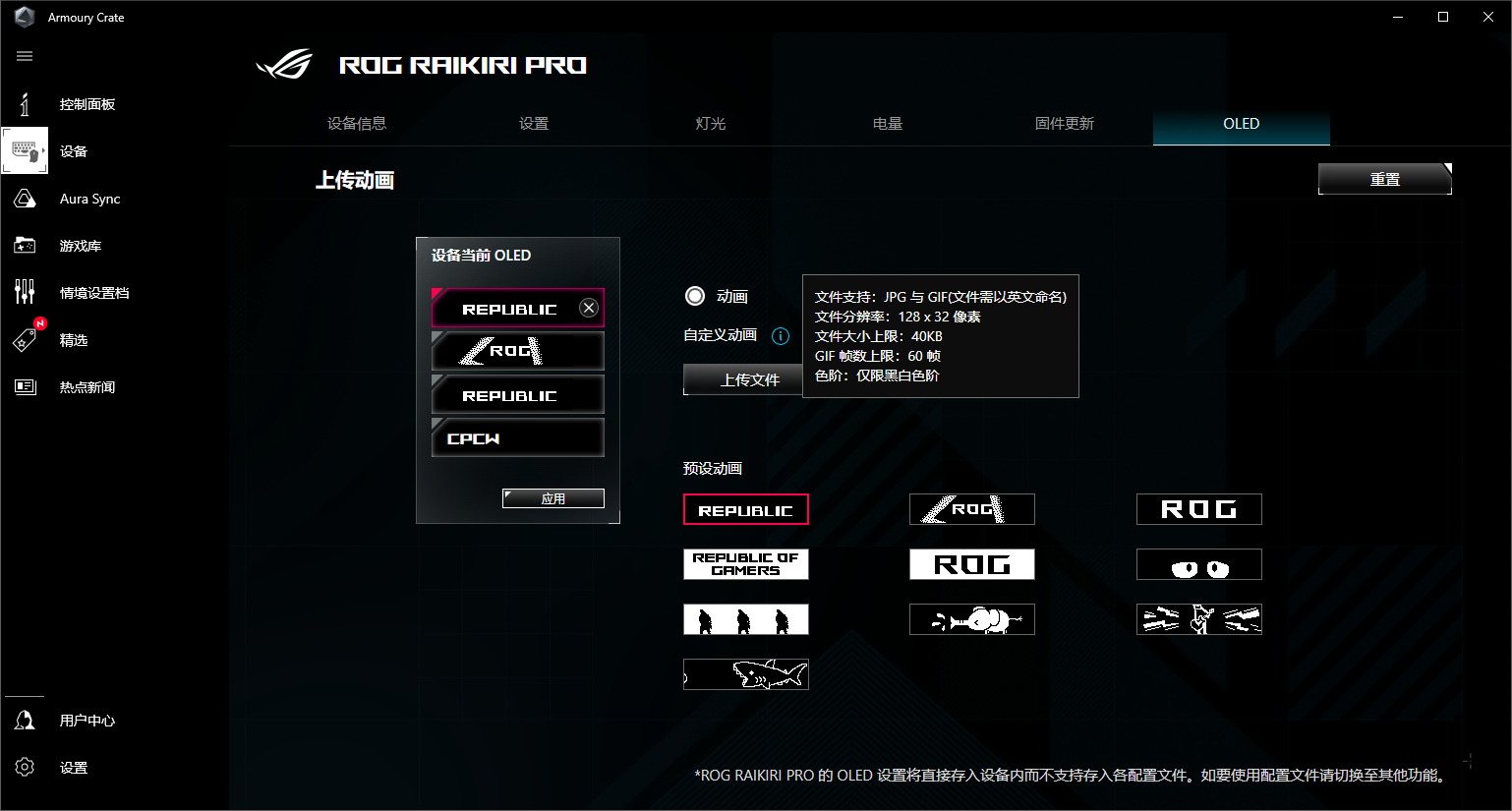The width and height of the screenshot is (1512, 811).
Task: Apply OLED changes with 应用 button
Action: (x=552, y=498)
